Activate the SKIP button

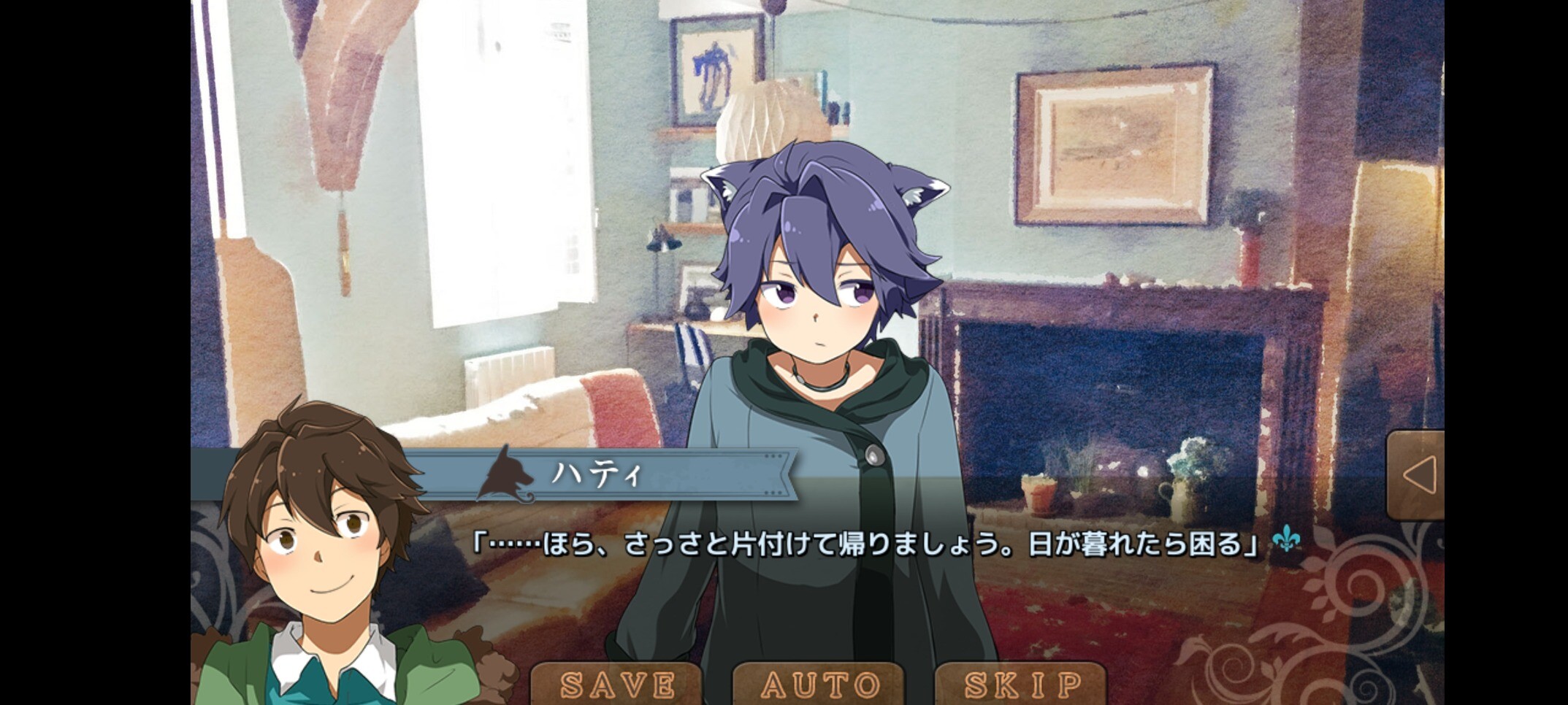click(x=1022, y=684)
